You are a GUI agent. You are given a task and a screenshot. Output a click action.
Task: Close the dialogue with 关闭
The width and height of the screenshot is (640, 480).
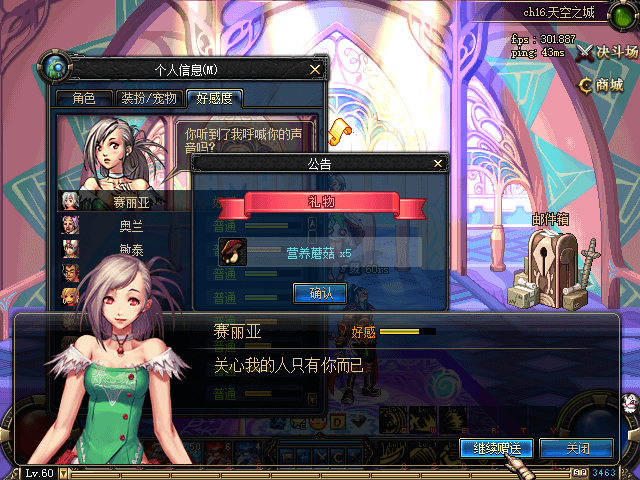tap(577, 448)
